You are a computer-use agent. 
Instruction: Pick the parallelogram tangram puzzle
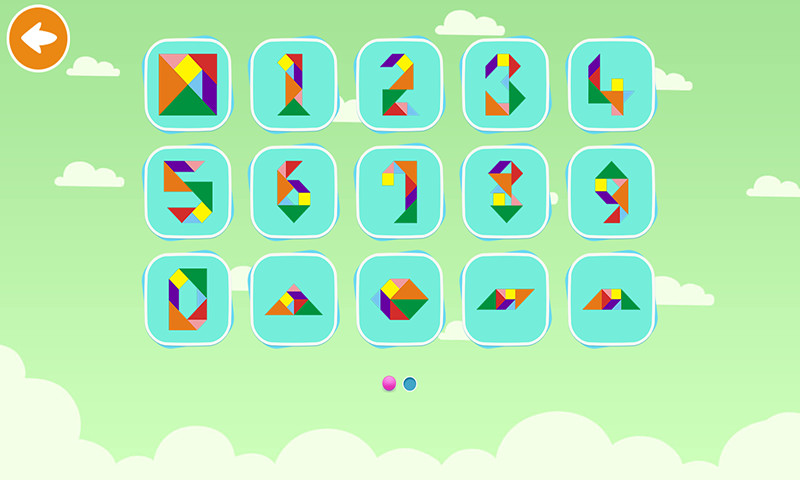[505, 299]
